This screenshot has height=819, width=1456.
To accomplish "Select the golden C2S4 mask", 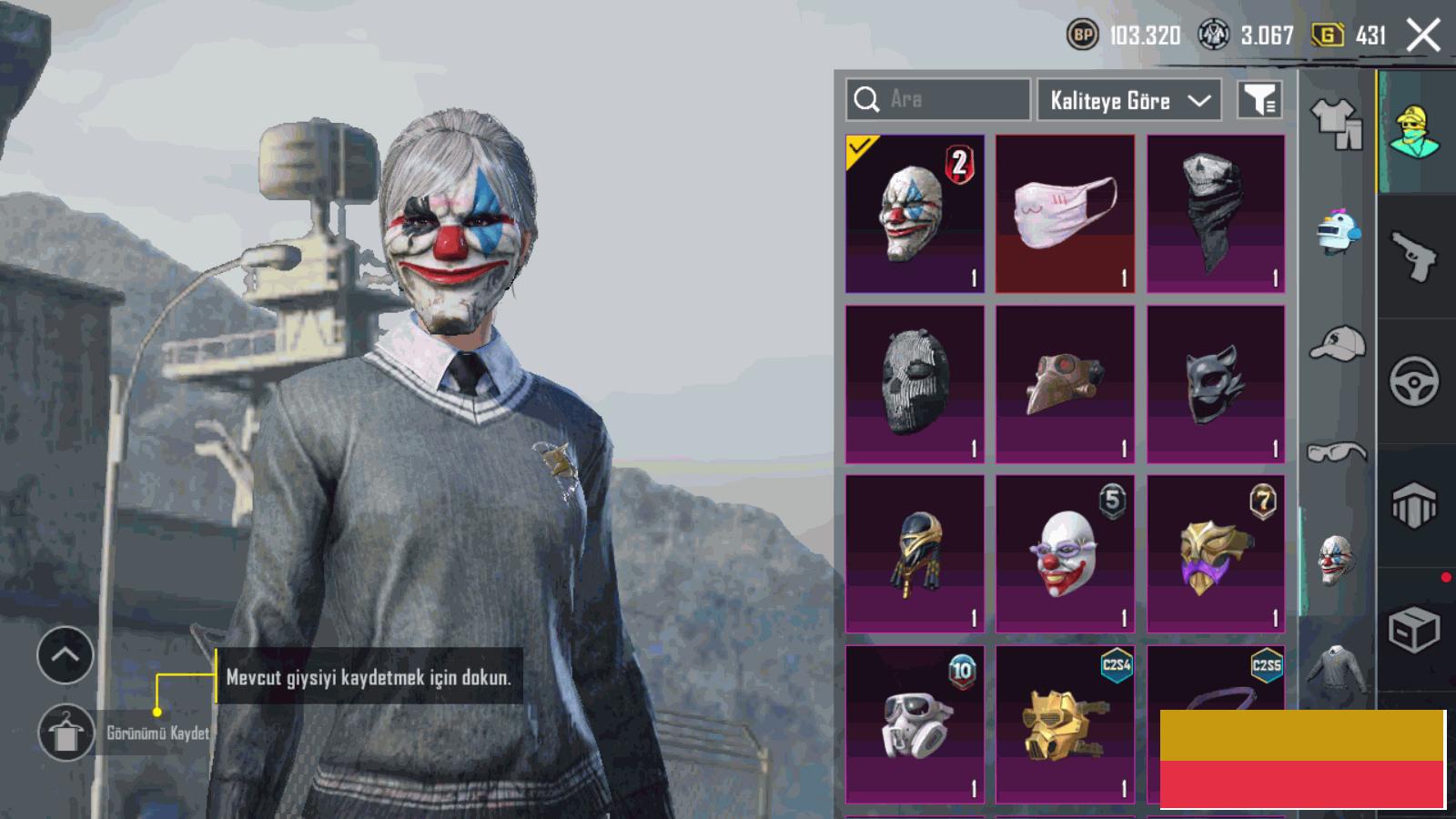I will [x=1065, y=724].
